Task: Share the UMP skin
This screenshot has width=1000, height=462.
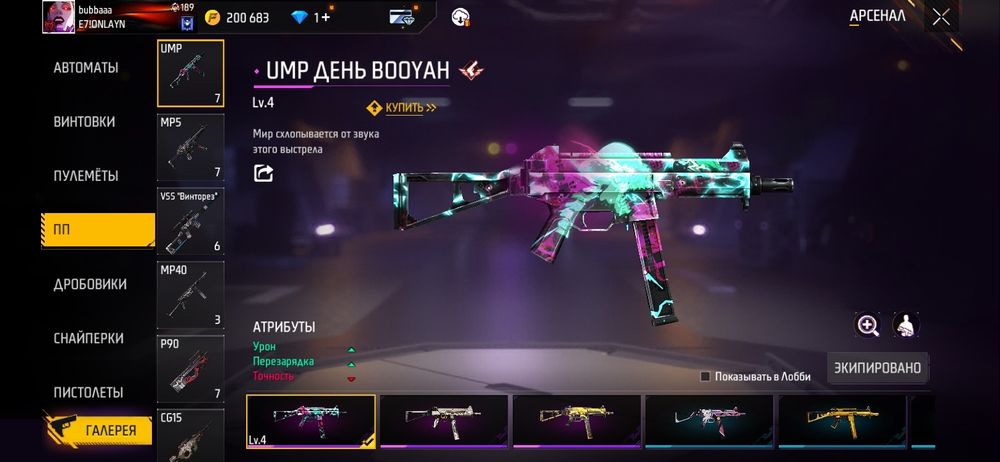Action: (264, 173)
